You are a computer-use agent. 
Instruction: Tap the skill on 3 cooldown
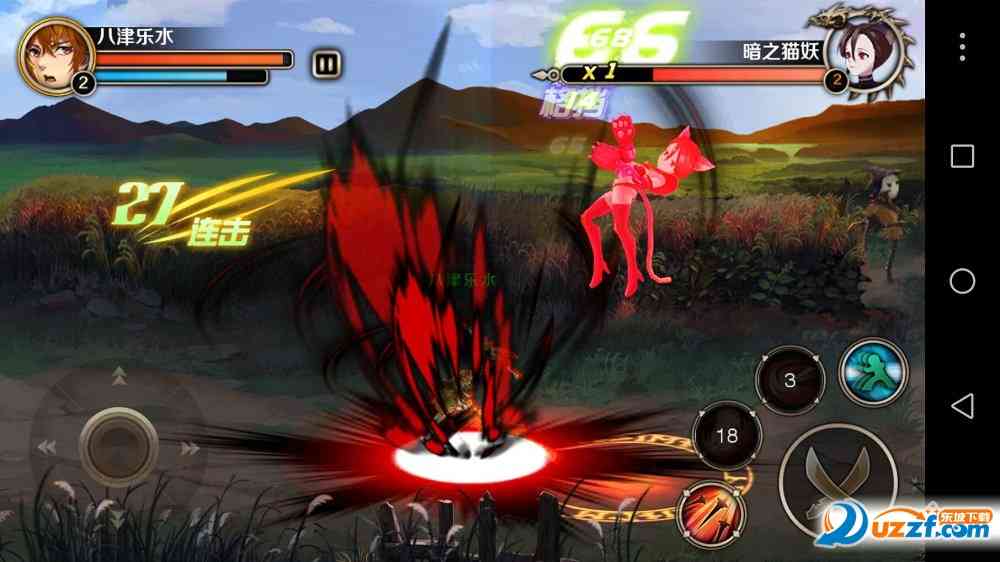(x=790, y=381)
